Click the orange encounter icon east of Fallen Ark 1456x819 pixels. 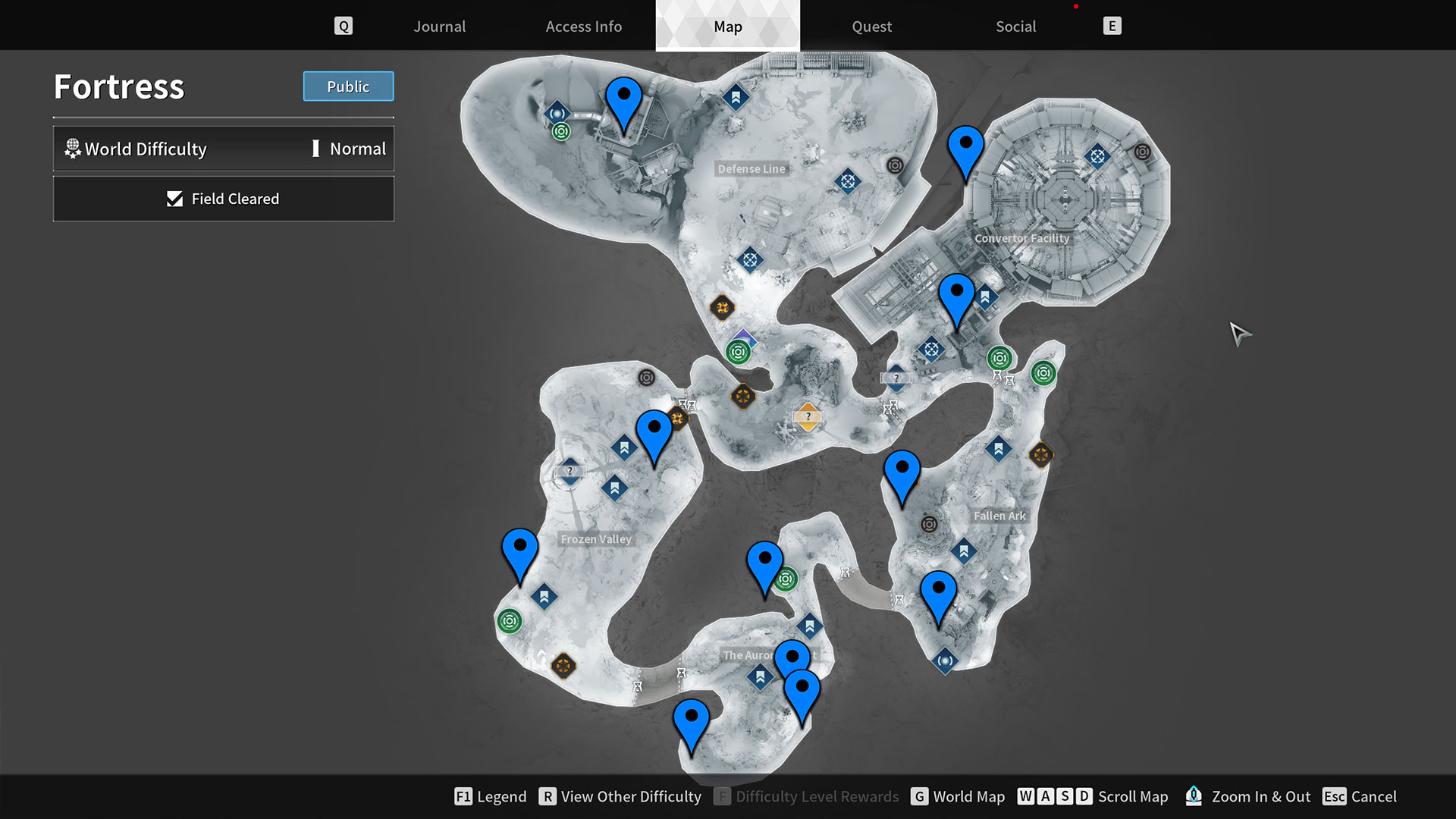coord(1042,455)
